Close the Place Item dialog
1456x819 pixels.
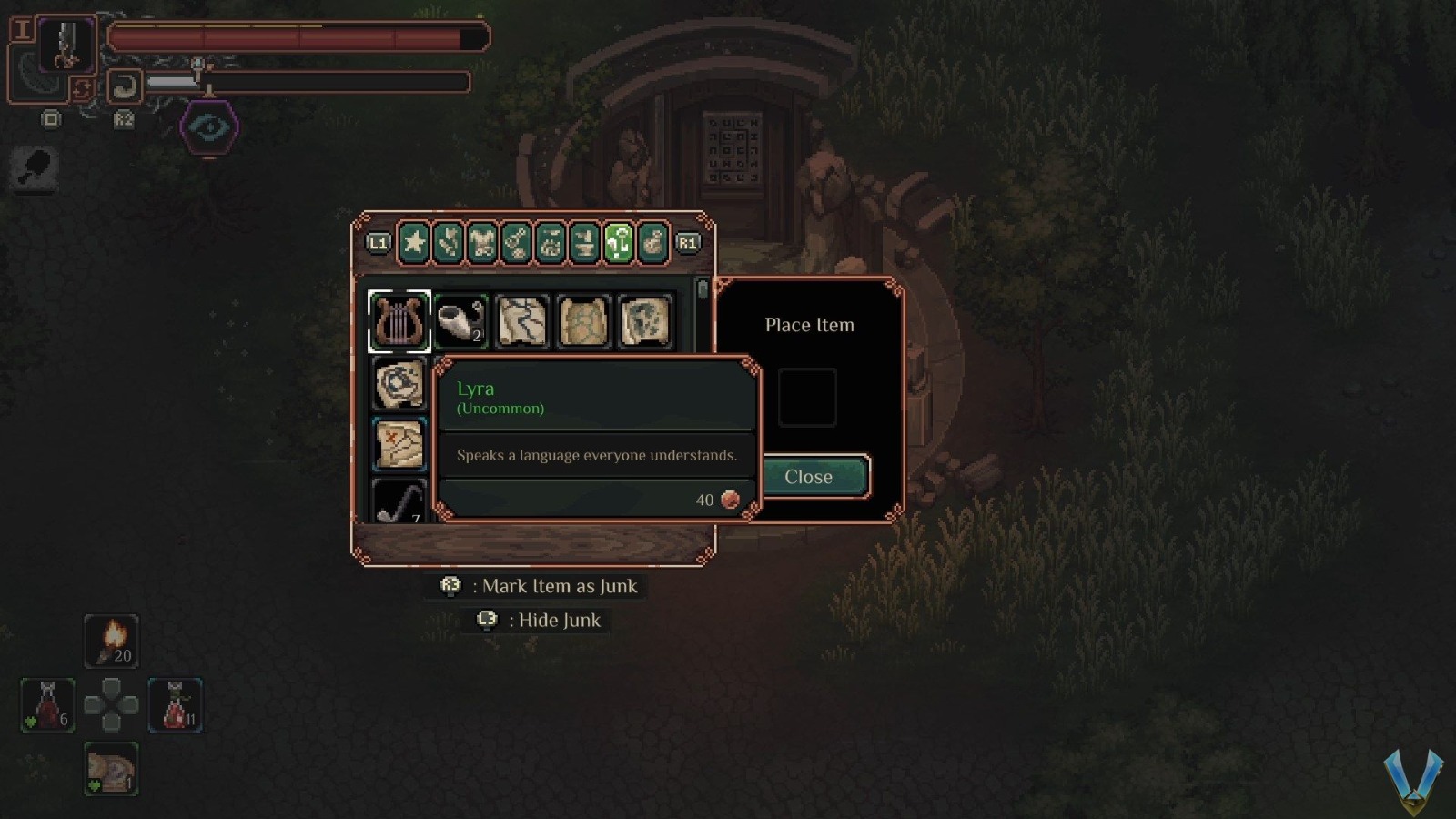(809, 477)
